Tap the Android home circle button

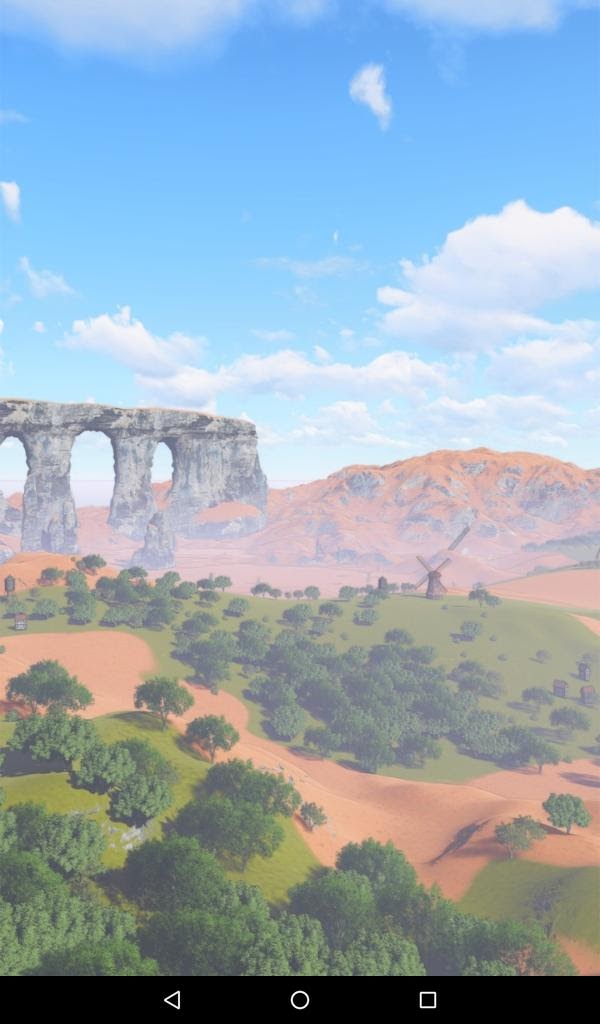coord(300,999)
